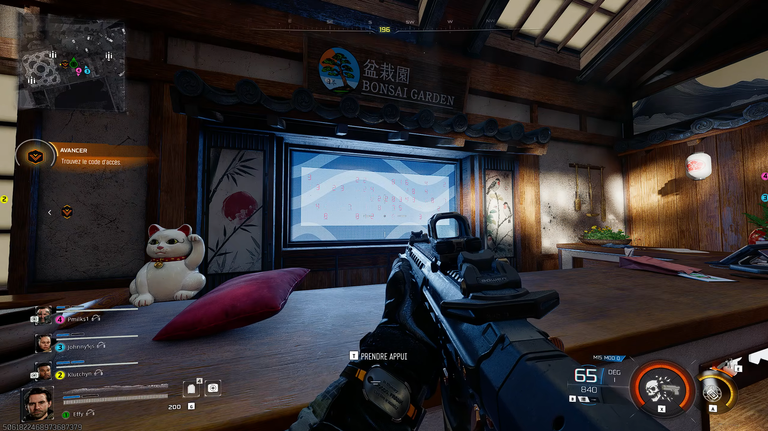Select teammate Klutchyn's portrait
Image resolution: width=768 pixels, height=431 pixels.
44,371
